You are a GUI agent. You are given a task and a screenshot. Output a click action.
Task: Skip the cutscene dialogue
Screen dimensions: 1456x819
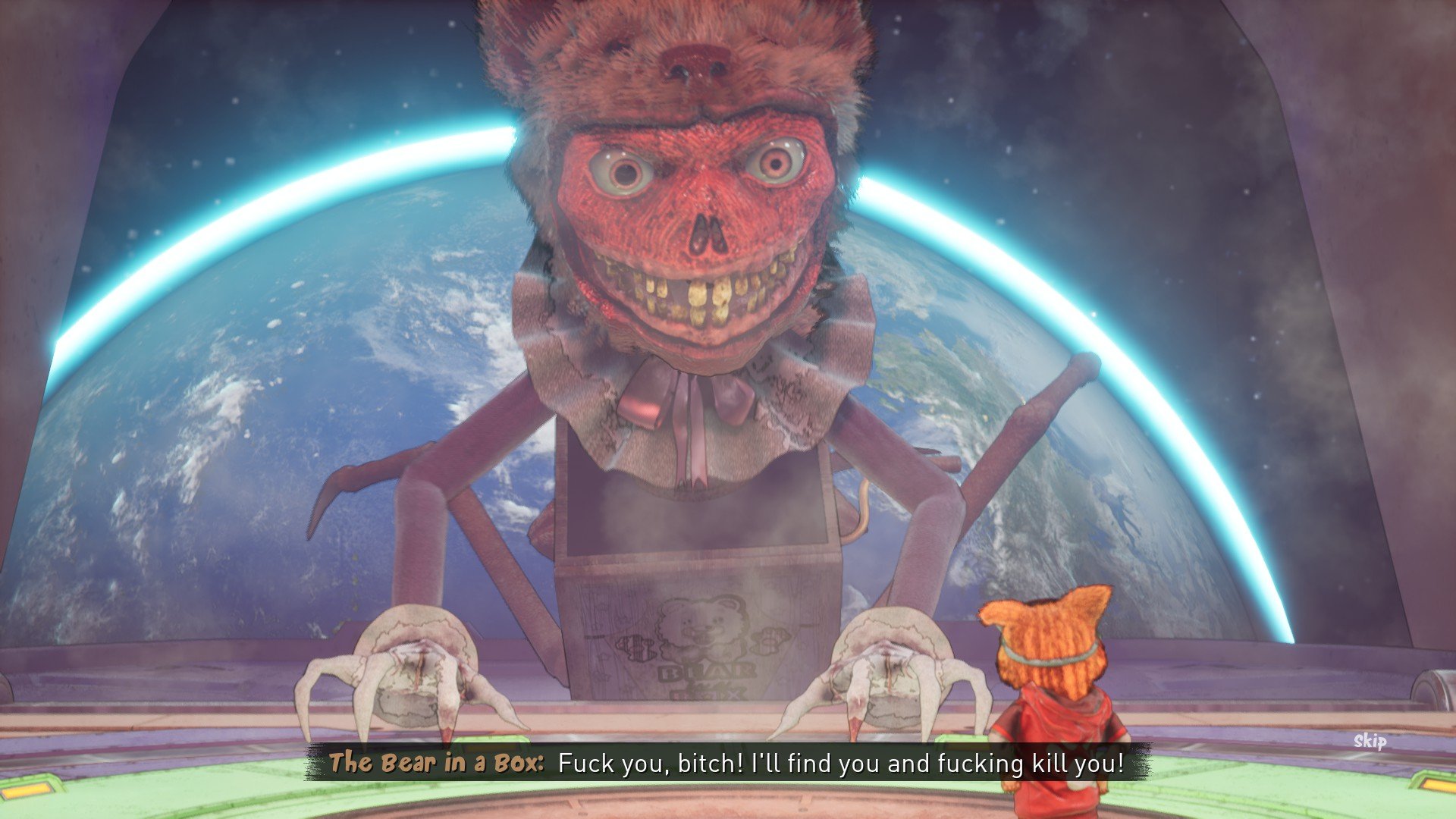click(1370, 741)
